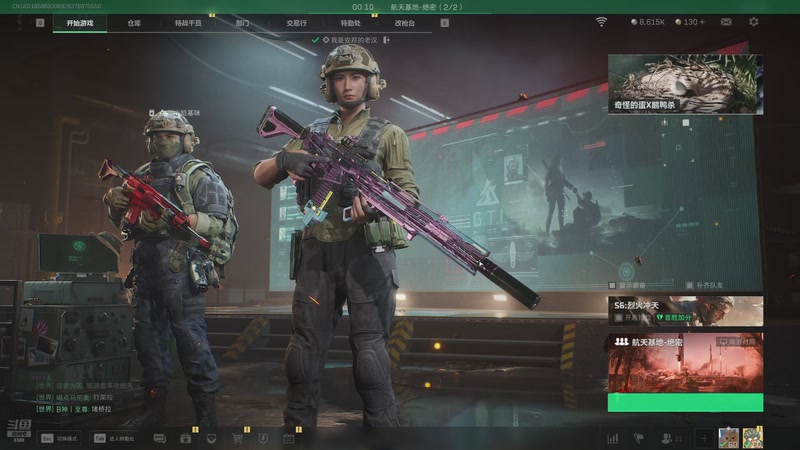Open the bar chart statistics icon
The image size is (800, 450).
(x=612, y=438)
